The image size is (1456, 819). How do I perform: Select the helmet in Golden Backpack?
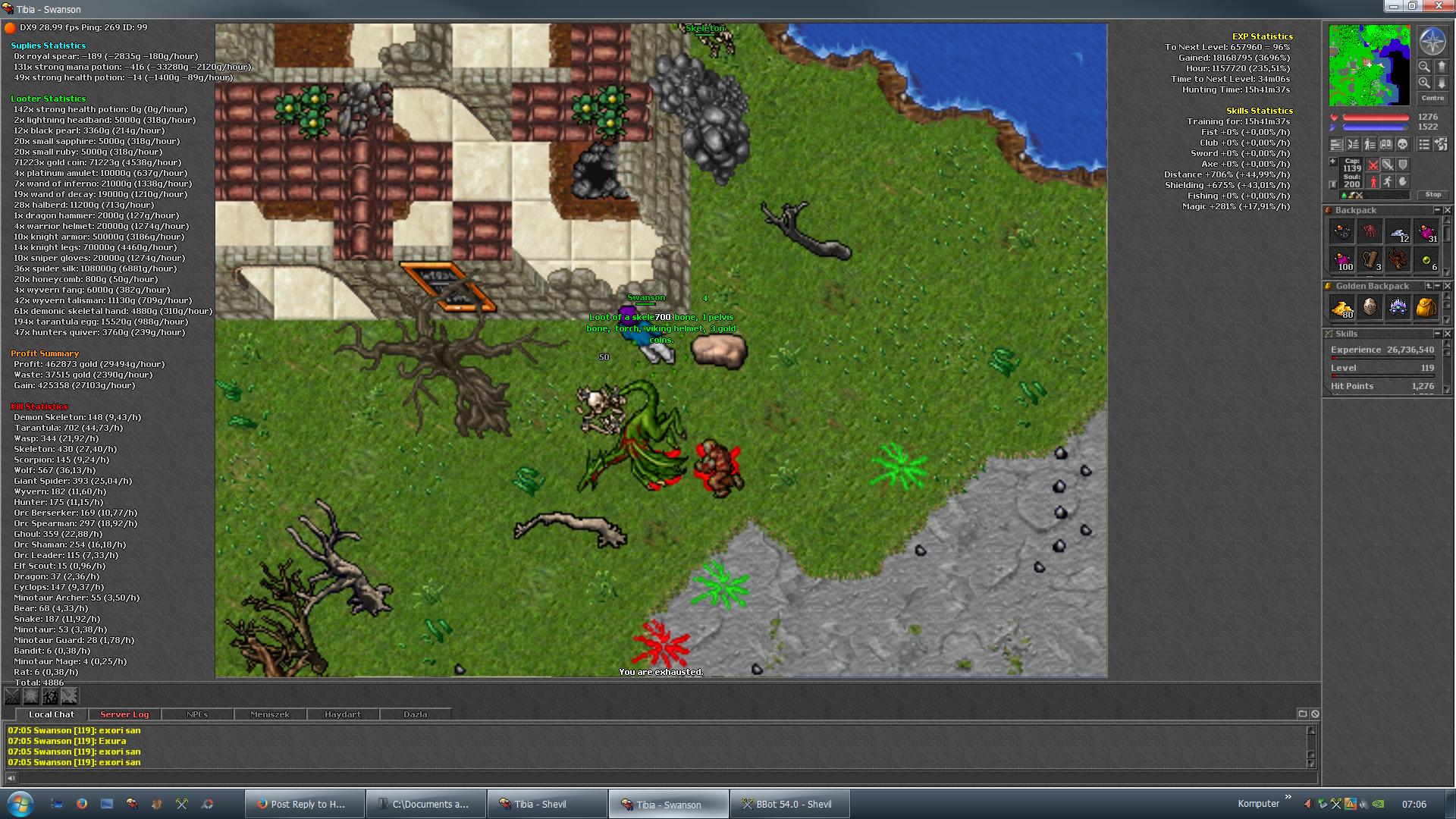coord(1370,307)
